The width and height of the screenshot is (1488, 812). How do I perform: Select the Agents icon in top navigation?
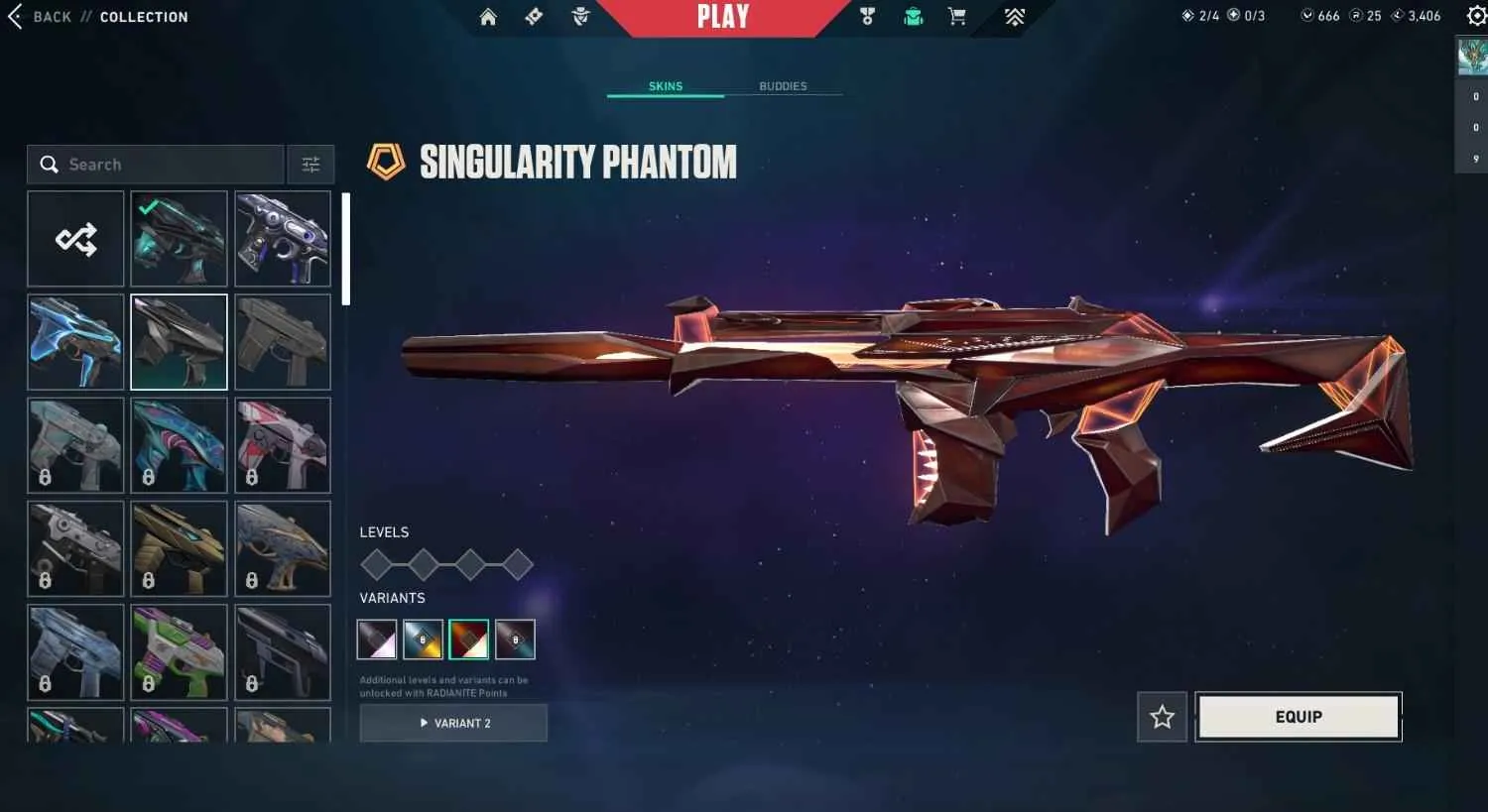tap(579, 17)
